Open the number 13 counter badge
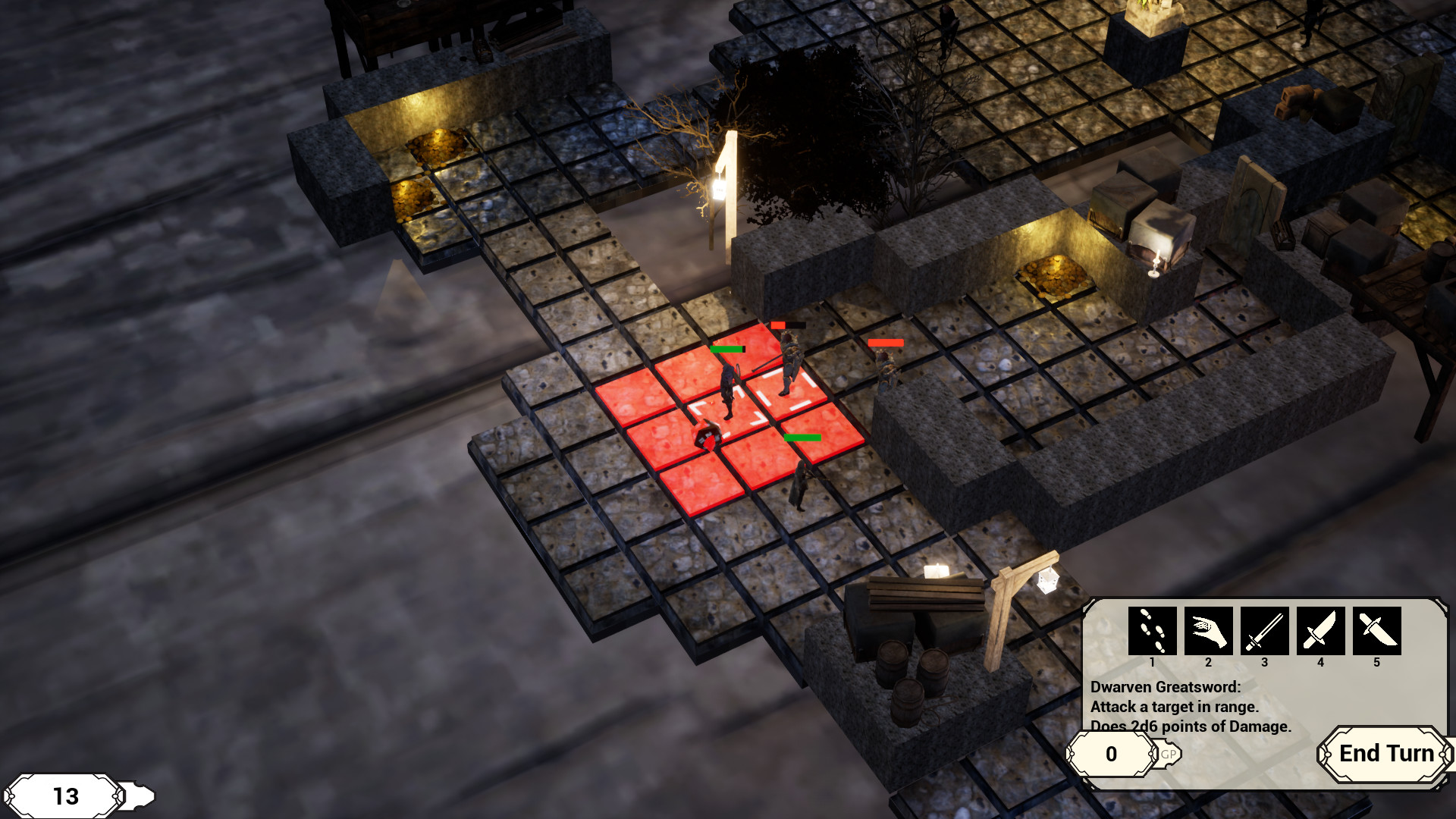 tap(64, 796)
